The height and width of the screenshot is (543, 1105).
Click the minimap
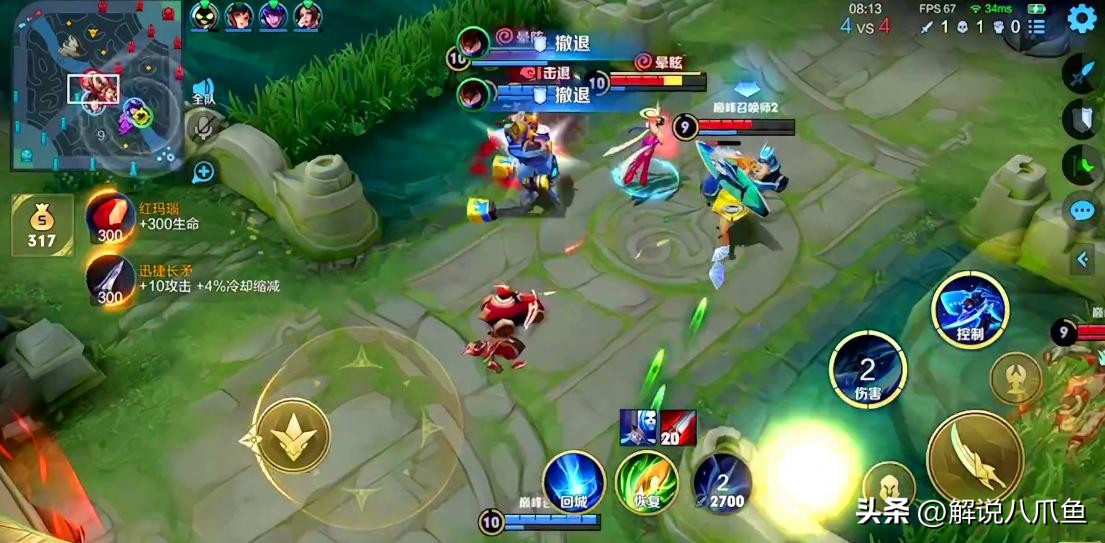coord(97,87)
